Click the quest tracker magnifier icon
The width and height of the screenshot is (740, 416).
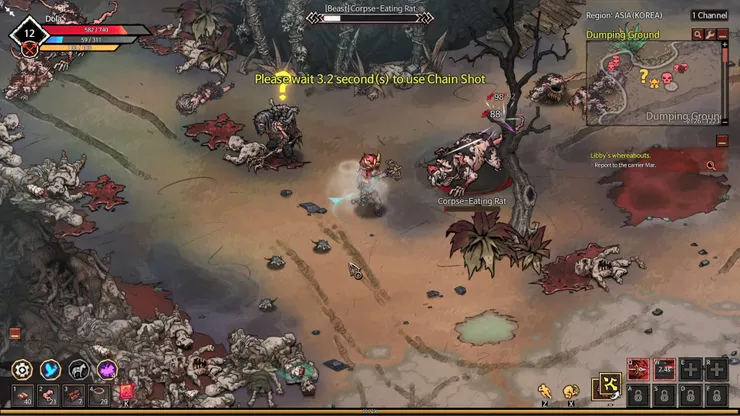(711, 166)
